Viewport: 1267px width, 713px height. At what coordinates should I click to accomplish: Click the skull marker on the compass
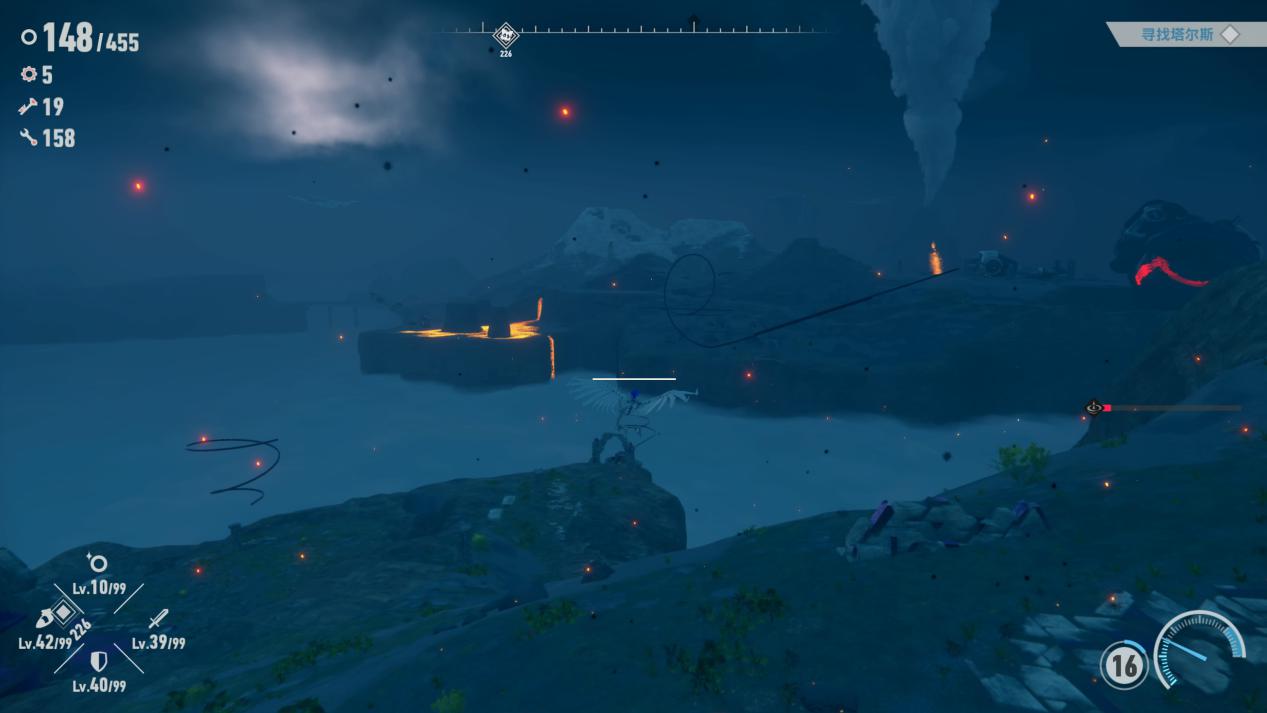point(506,35)
